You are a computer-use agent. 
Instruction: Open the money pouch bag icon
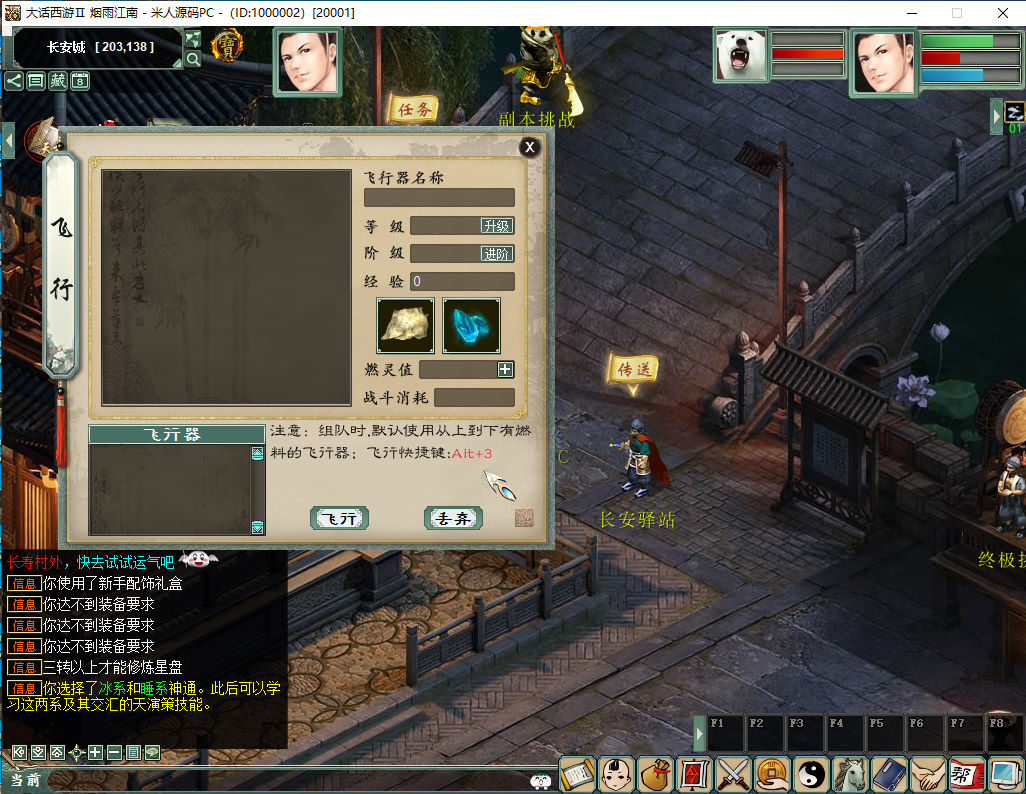tap(655, 774)
